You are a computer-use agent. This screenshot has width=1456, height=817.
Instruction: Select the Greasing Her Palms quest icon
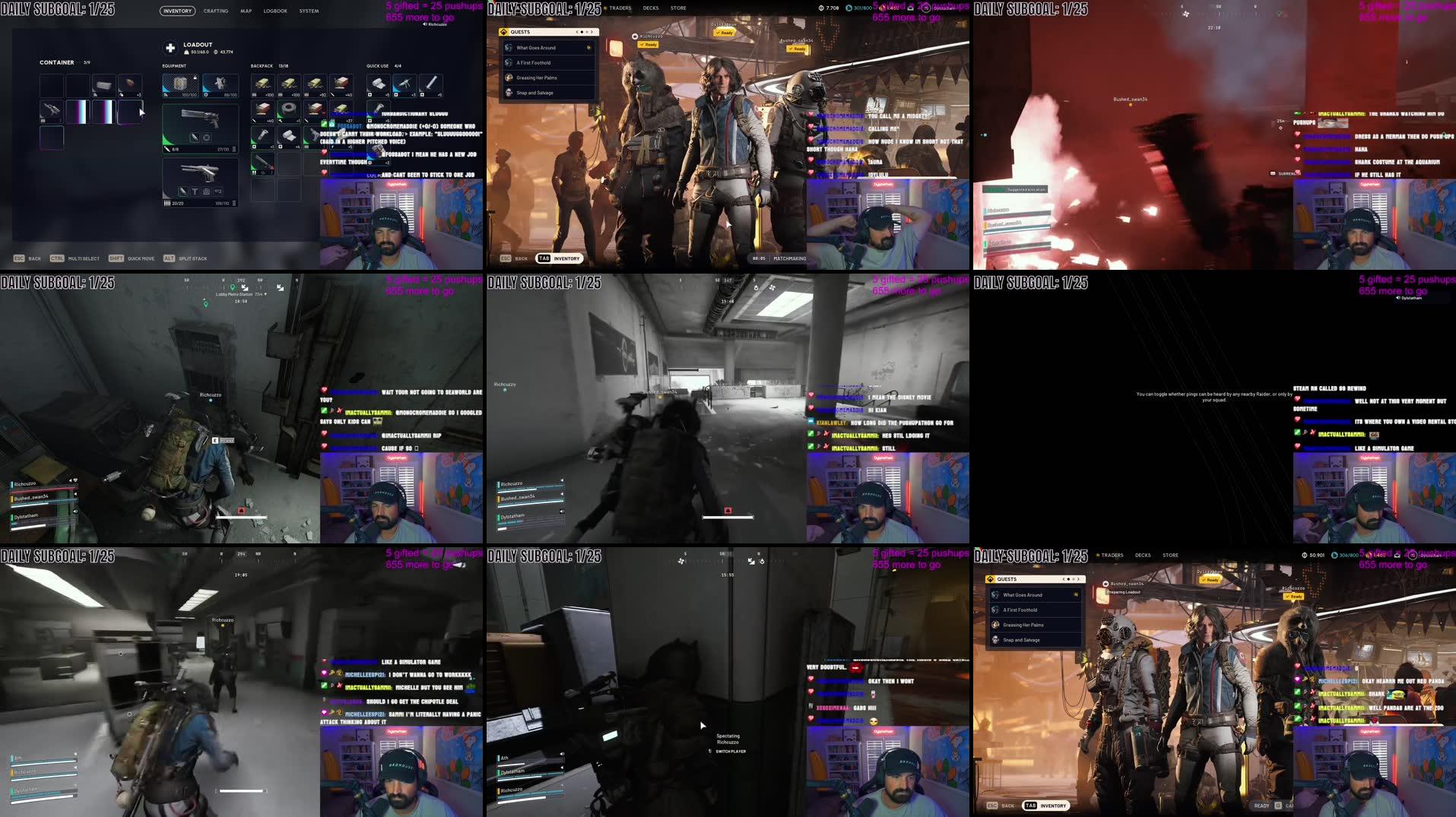(509, 78)
